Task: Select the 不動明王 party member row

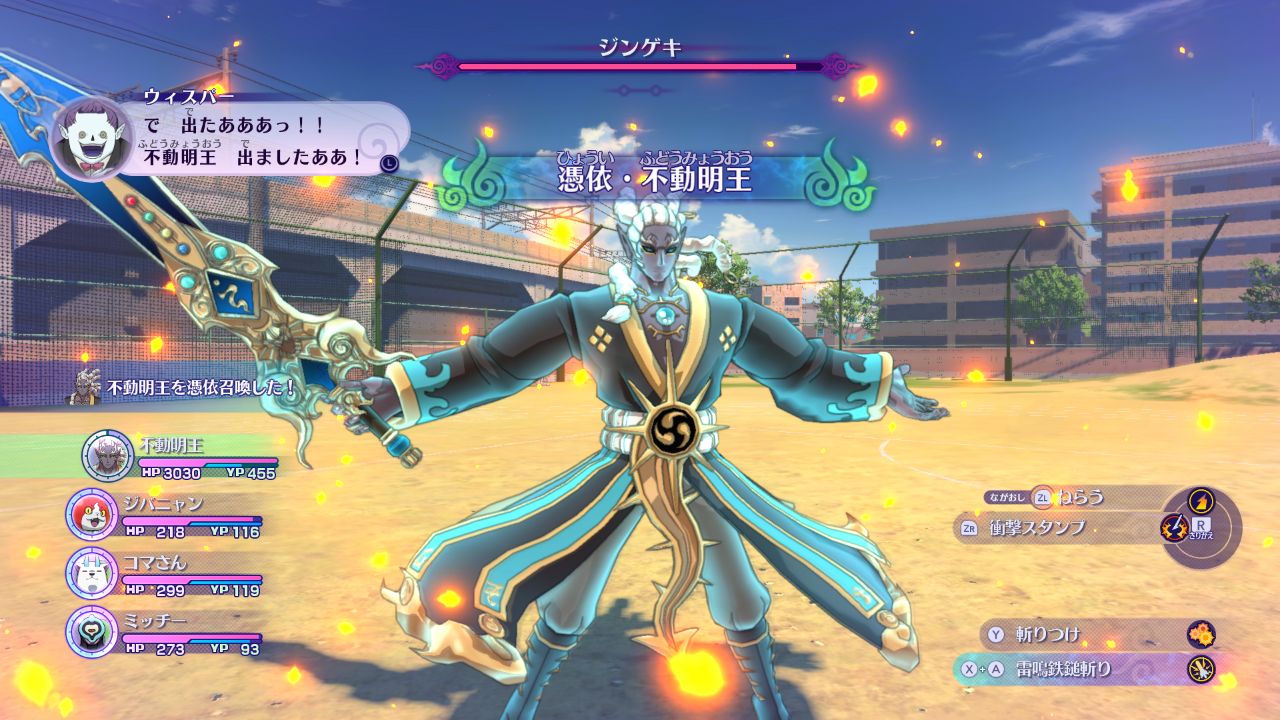Action: [x=180, y=456]
